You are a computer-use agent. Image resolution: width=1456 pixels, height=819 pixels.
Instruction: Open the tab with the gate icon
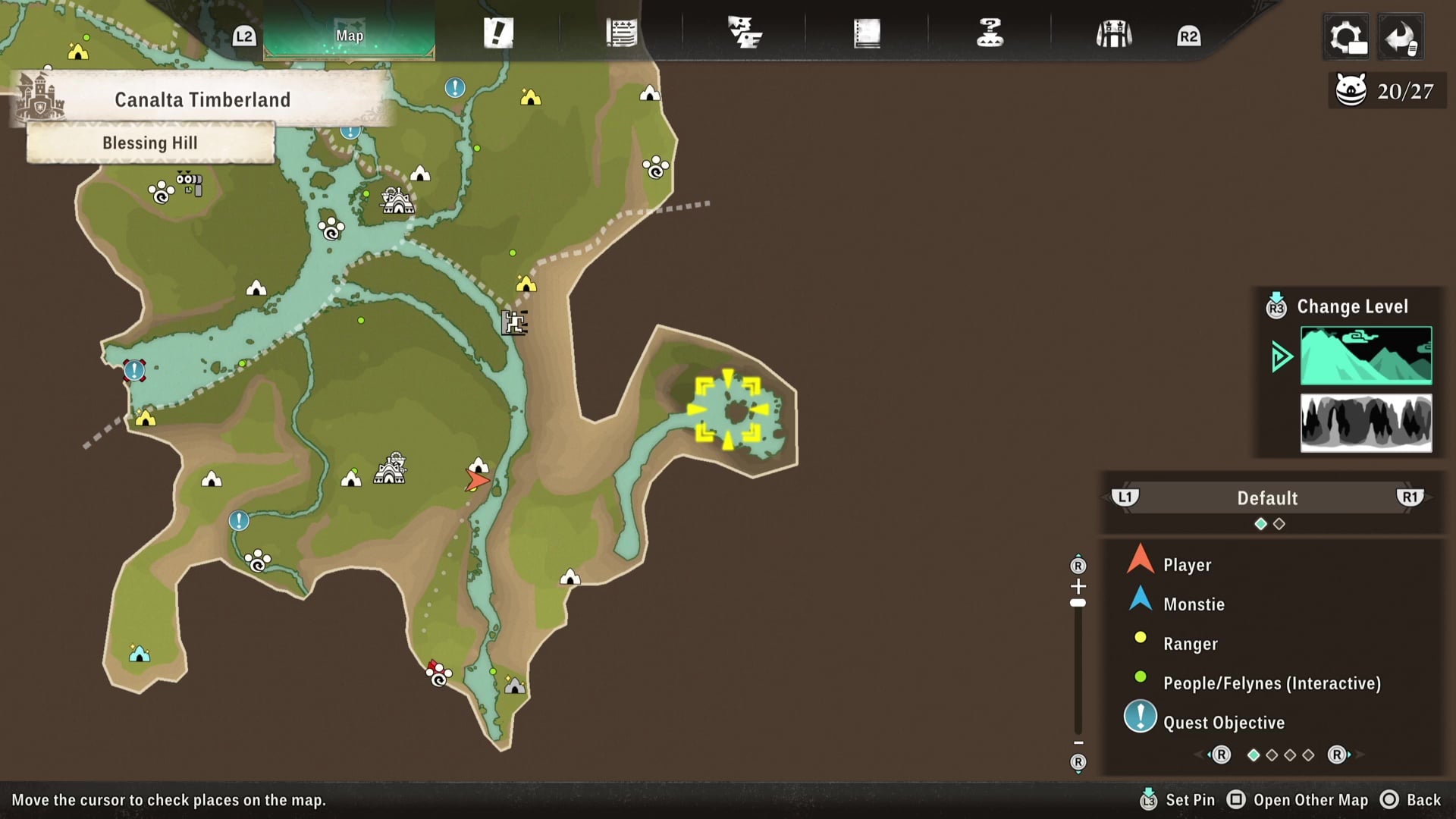(x=1113, y=34)
